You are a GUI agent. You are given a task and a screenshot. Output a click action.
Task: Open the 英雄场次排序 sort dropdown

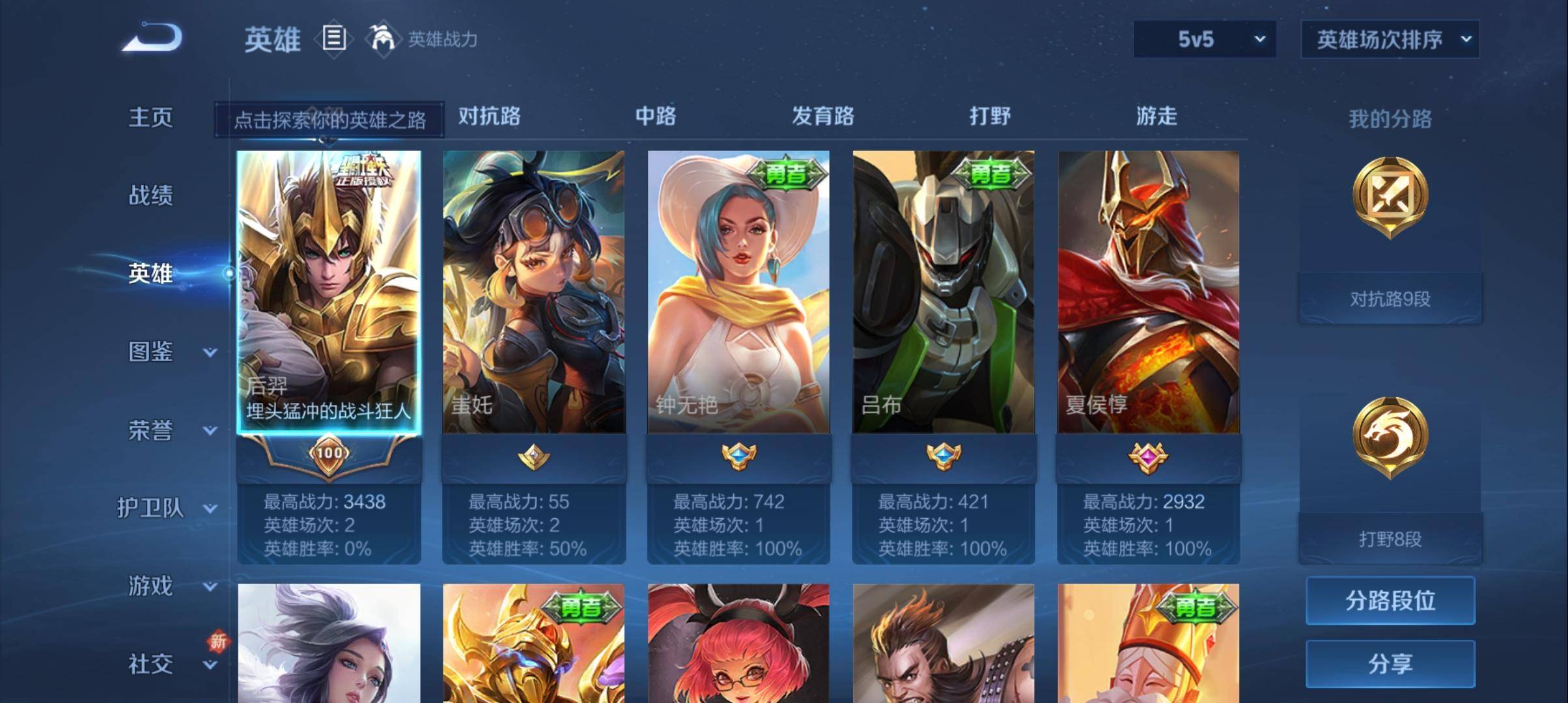pyautogui.click(x=1390, y=40)
